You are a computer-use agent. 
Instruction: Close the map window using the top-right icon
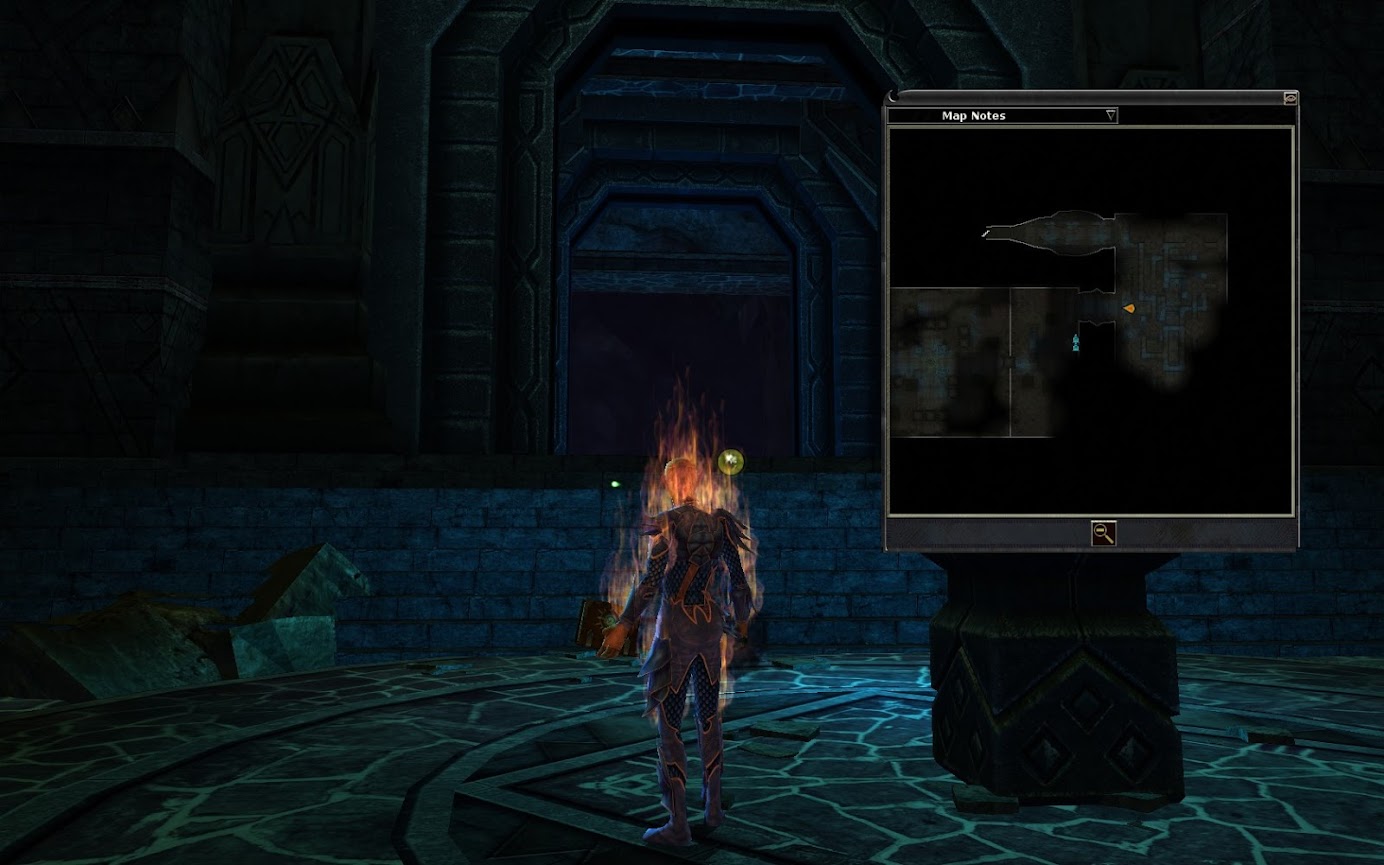click(1290, 98)
